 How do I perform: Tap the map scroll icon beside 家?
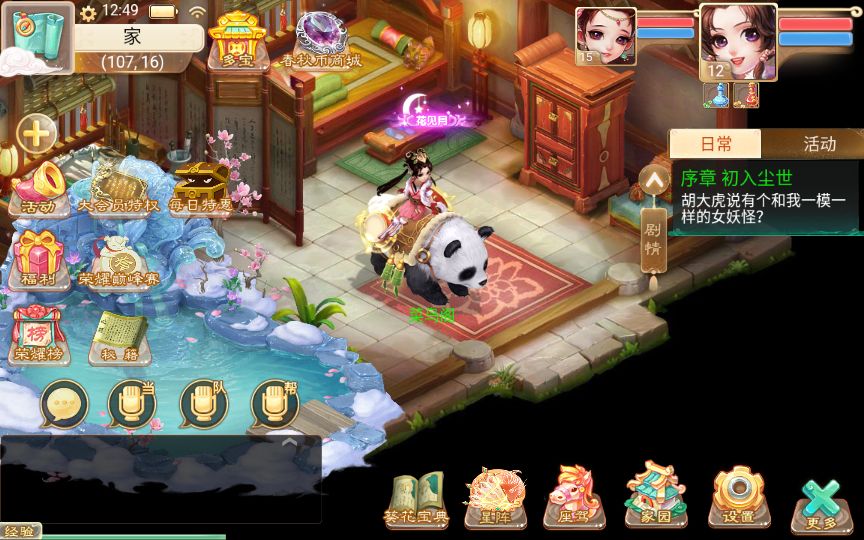click(x=37, y=38)
